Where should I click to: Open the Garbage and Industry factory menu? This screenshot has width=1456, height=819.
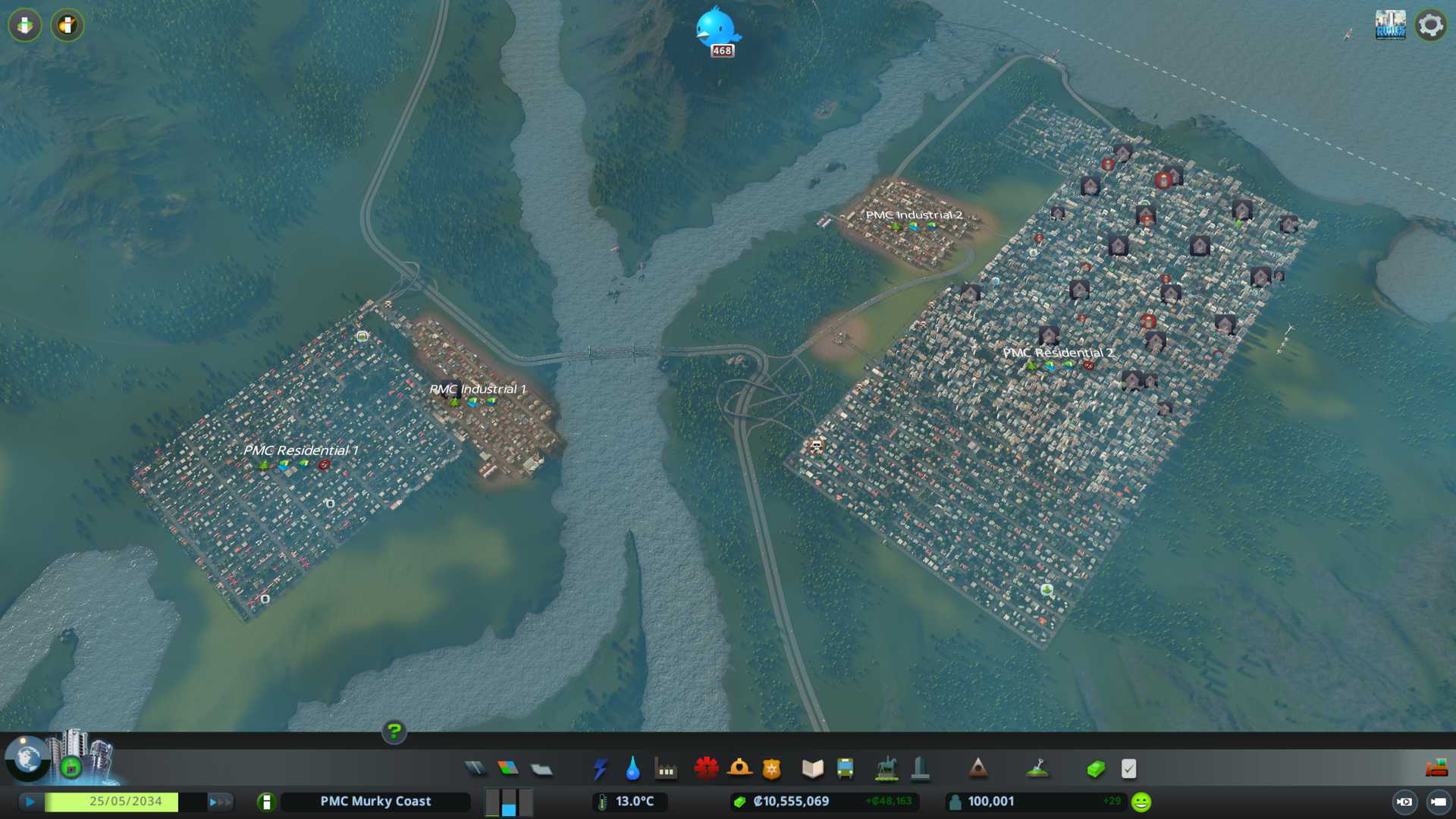tap(666, 769)
